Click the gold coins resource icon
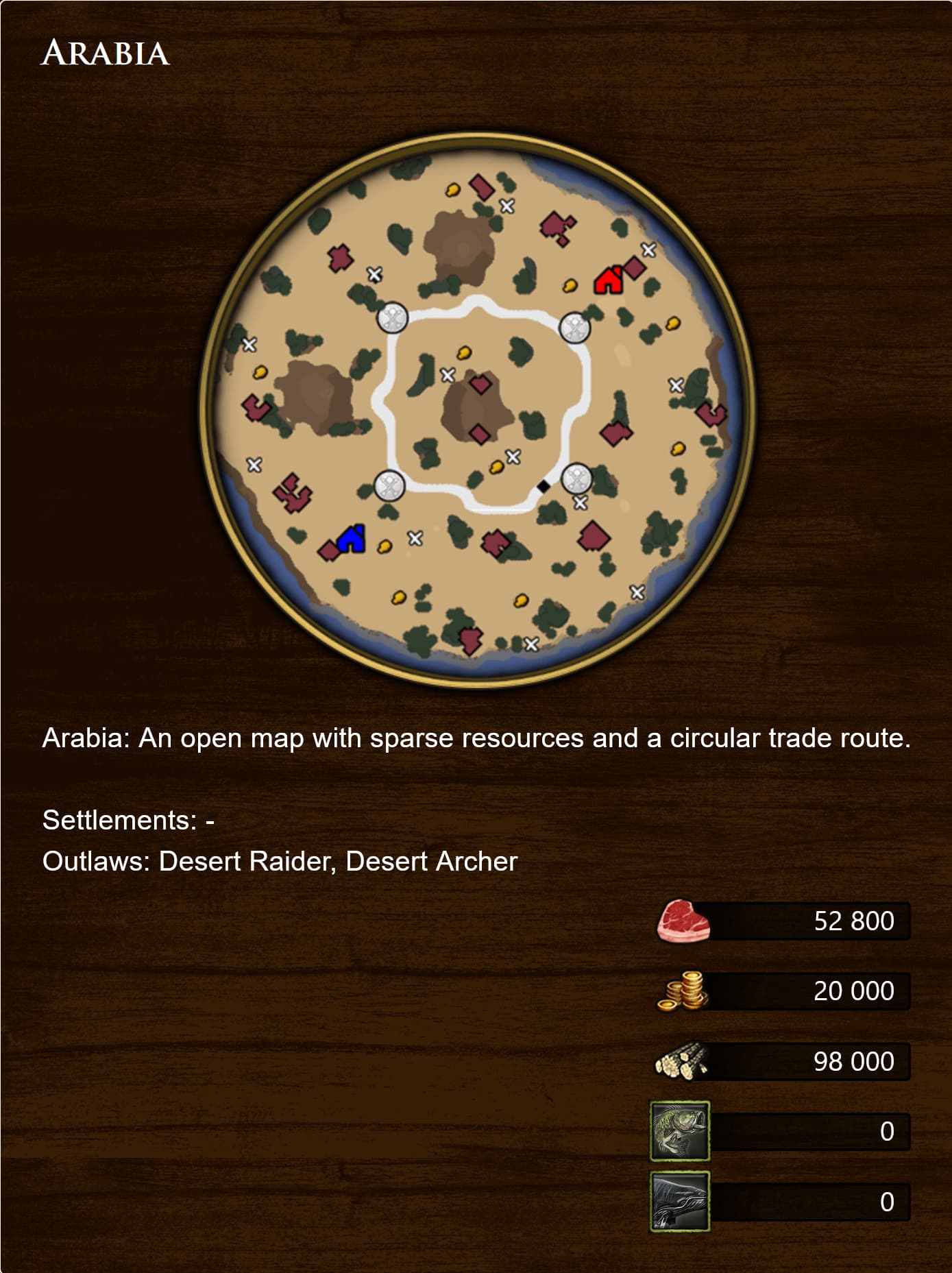The width and height of the screenshot is (952, 1273). 683,990
